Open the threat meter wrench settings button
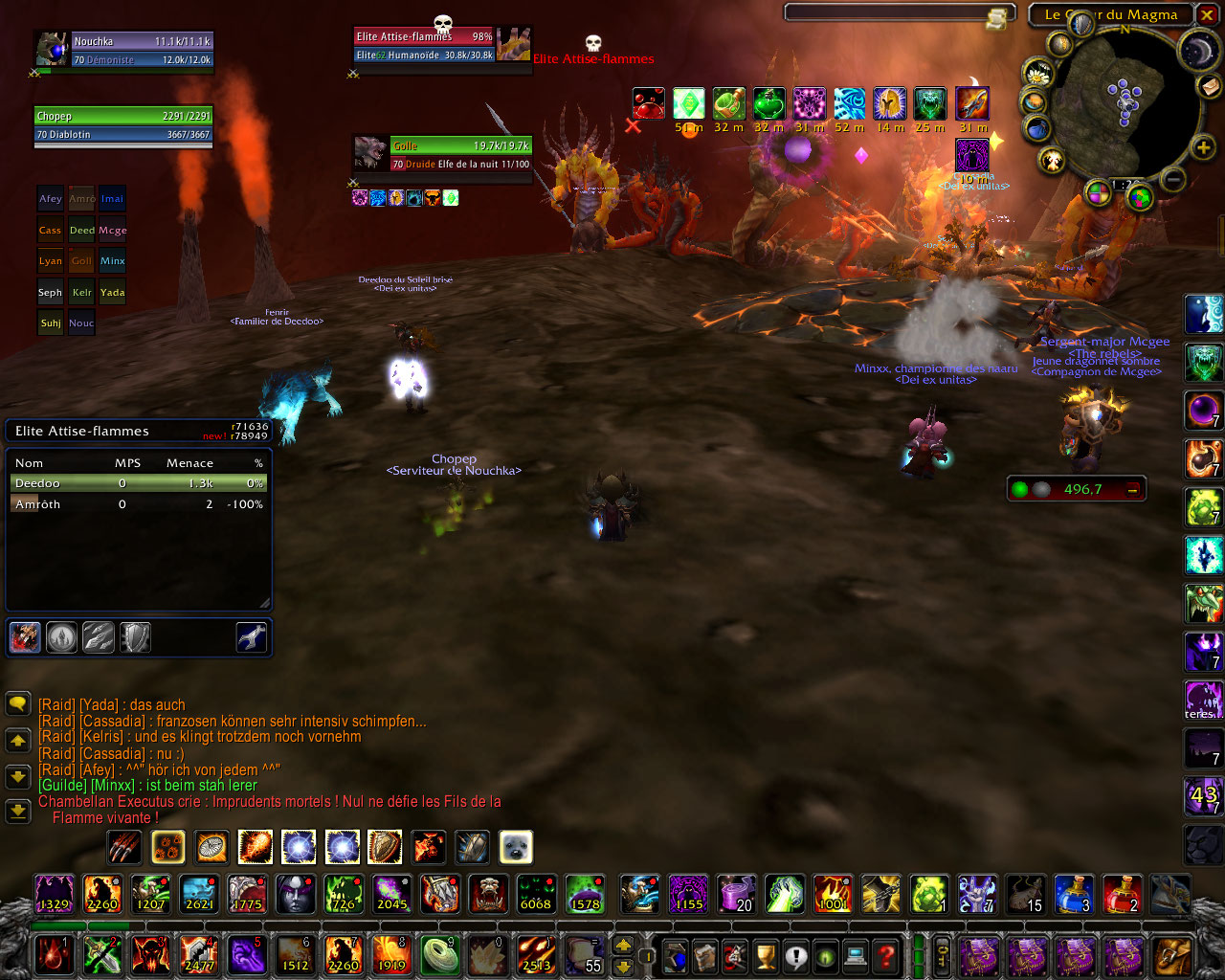 [x=251, y=637]
